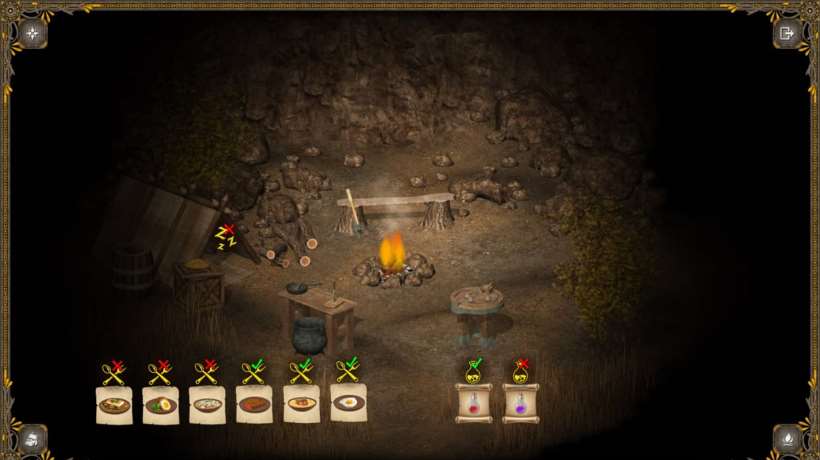Select the red potion recipe scroll
Image resolution: width=820 pixels, height=460 pixels.
pos(473,403)
